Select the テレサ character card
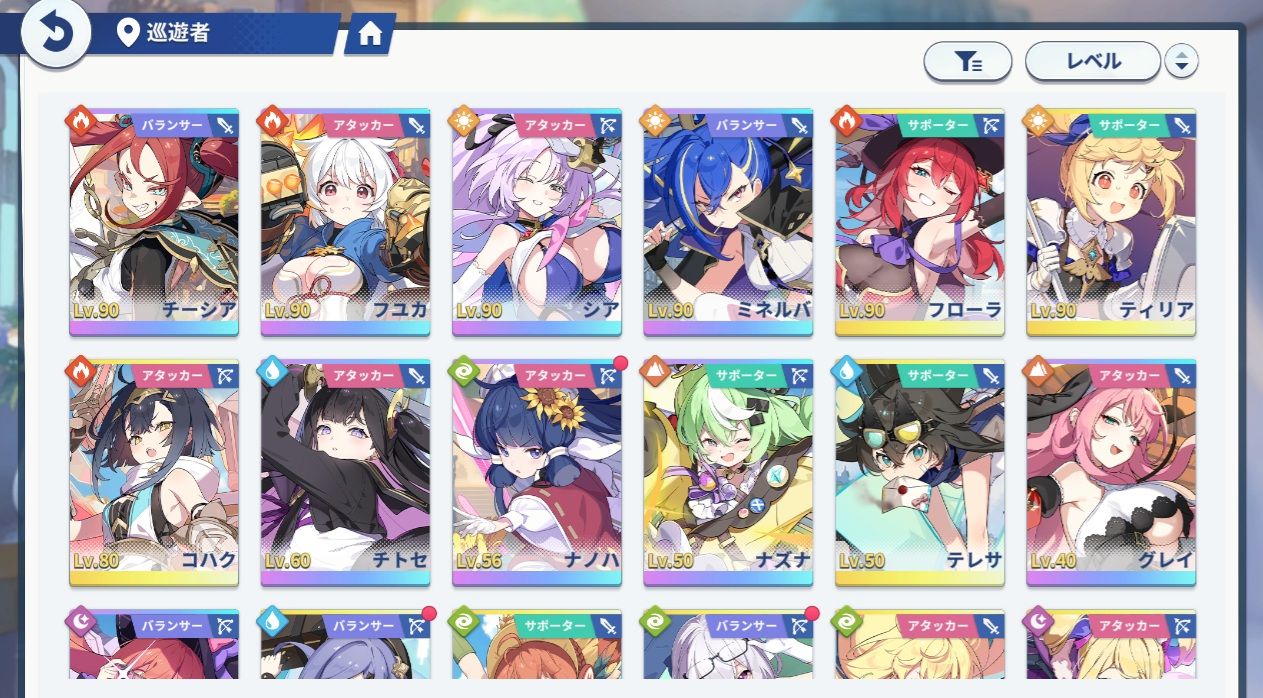This screenshot has height=698, width=1263. click(919, 471)
